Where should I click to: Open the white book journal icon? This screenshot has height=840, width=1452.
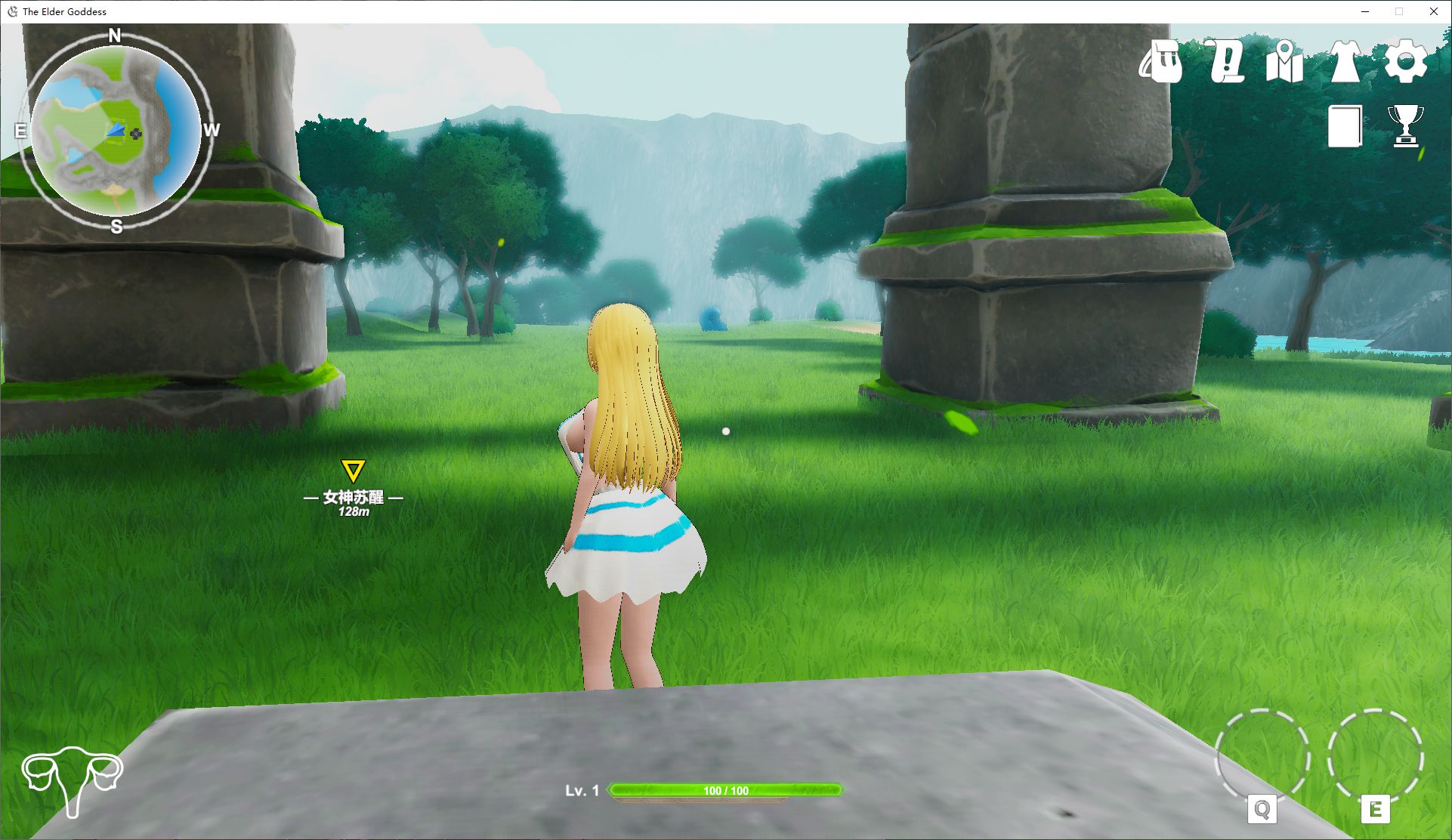click(1345, 125)
